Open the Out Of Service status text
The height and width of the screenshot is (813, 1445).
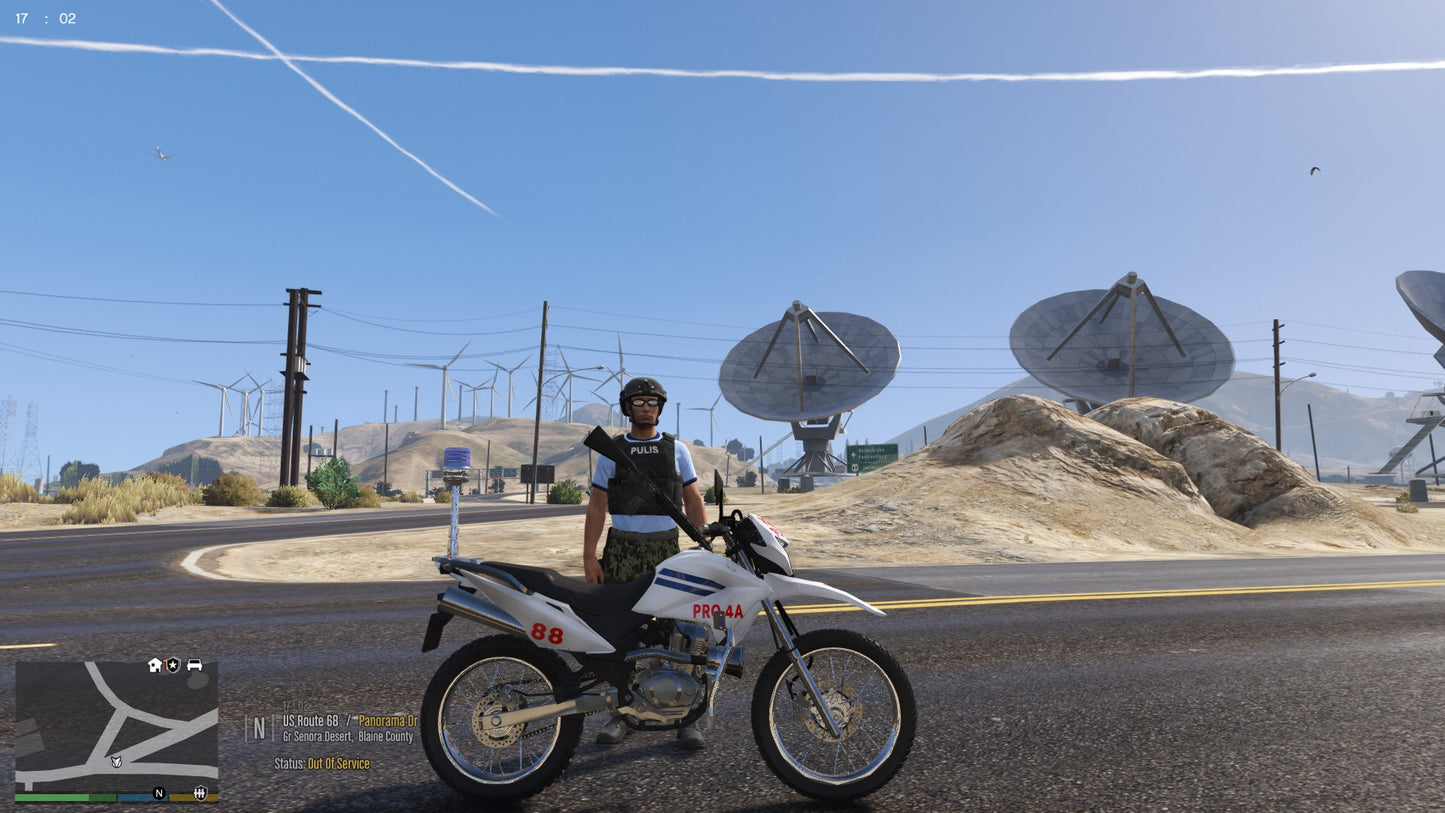[x=337, y=764]
